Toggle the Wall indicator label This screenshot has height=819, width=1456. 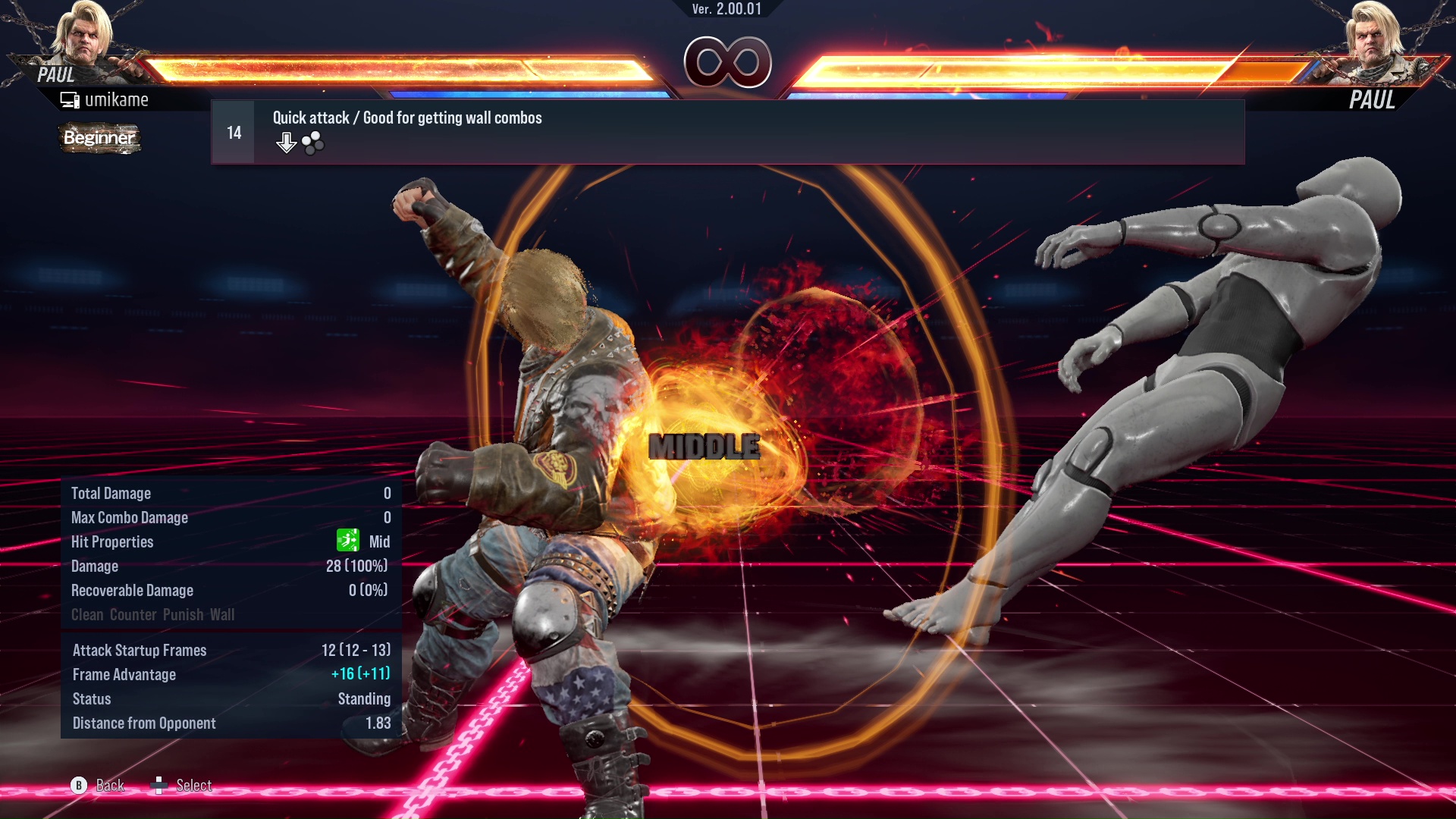click(x=222, y=615)
